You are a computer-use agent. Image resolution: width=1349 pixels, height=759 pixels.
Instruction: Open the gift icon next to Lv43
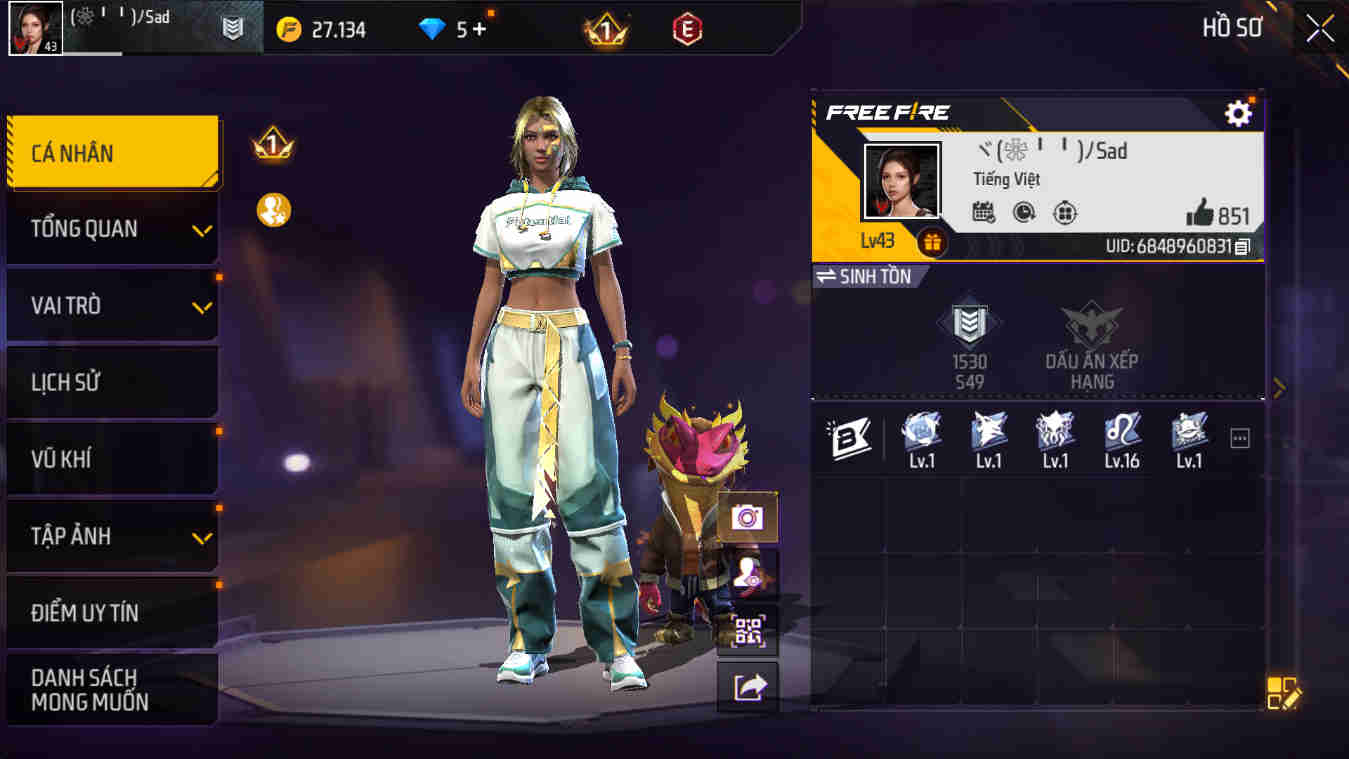coord(932,241)
